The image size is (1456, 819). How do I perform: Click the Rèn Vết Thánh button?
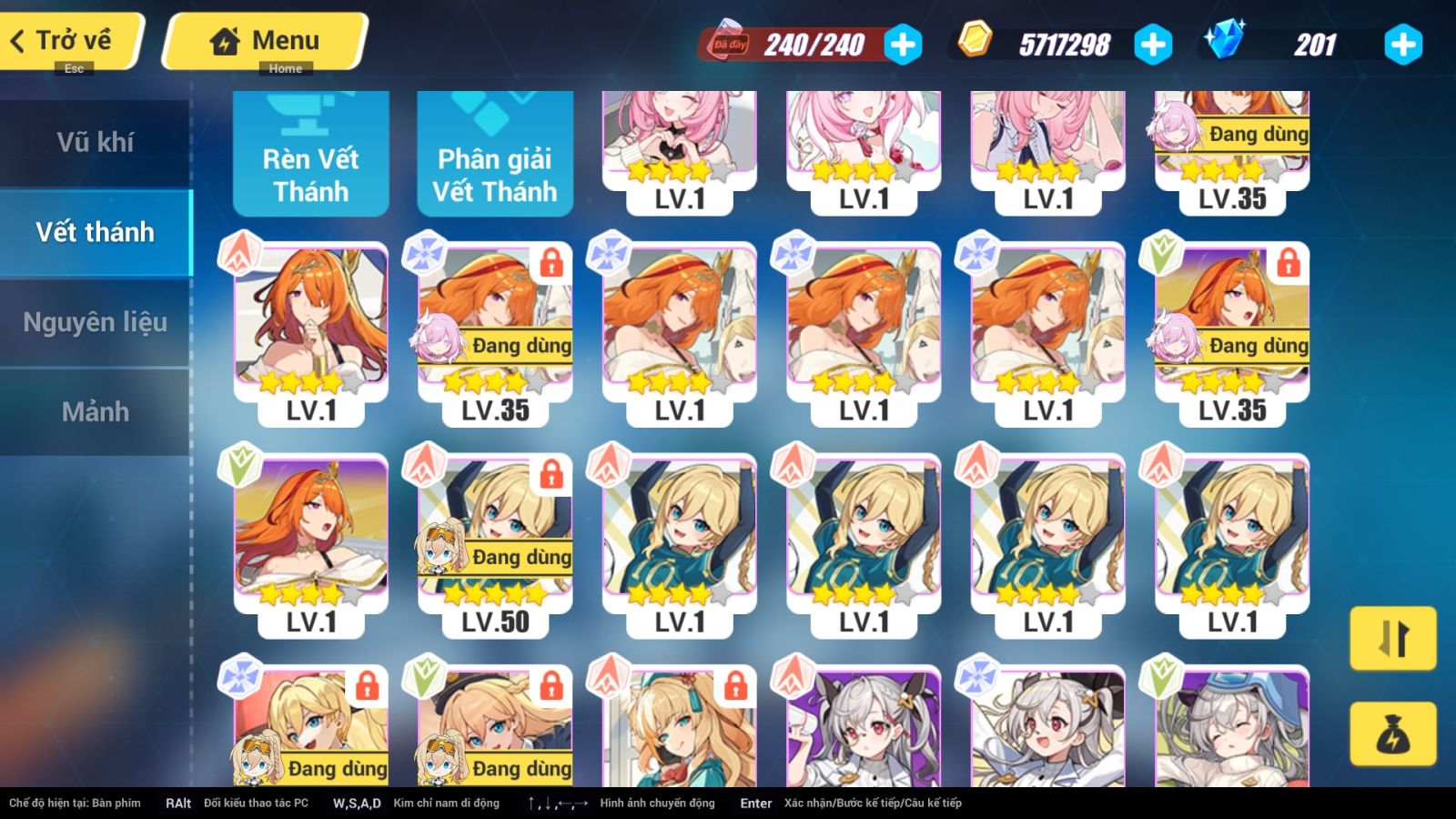[310, 151]
